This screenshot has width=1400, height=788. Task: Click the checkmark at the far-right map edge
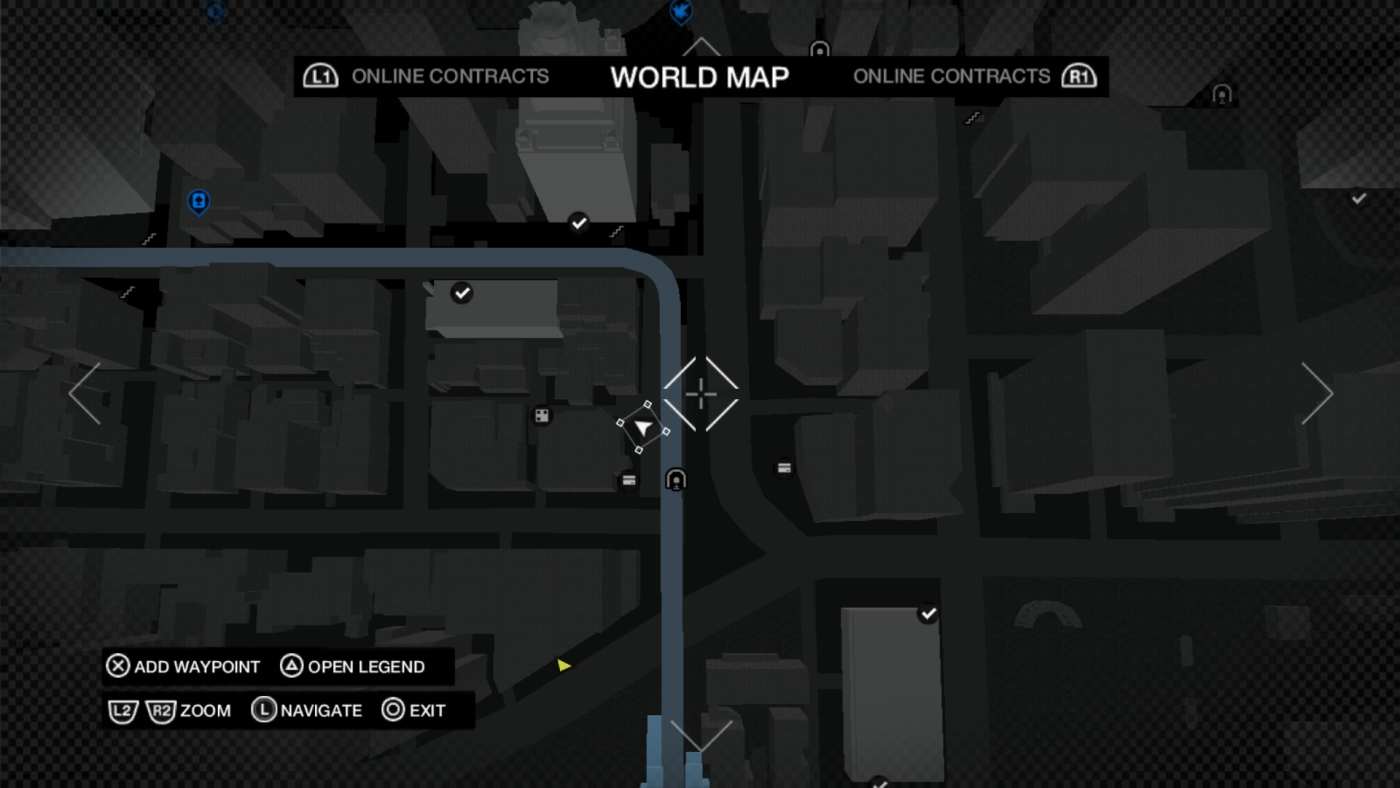1357,197
